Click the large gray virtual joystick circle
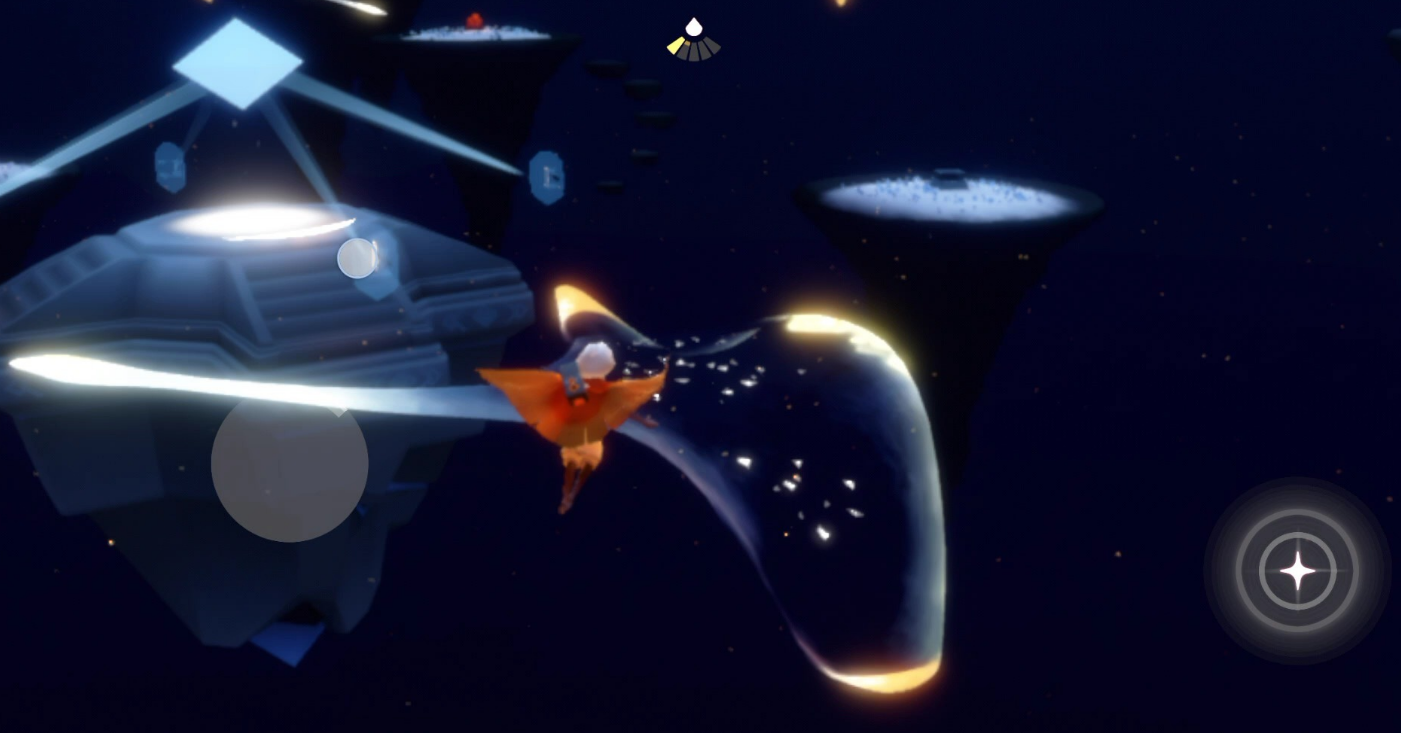The width and height of the screenshot is (1401, 733). 290,464
